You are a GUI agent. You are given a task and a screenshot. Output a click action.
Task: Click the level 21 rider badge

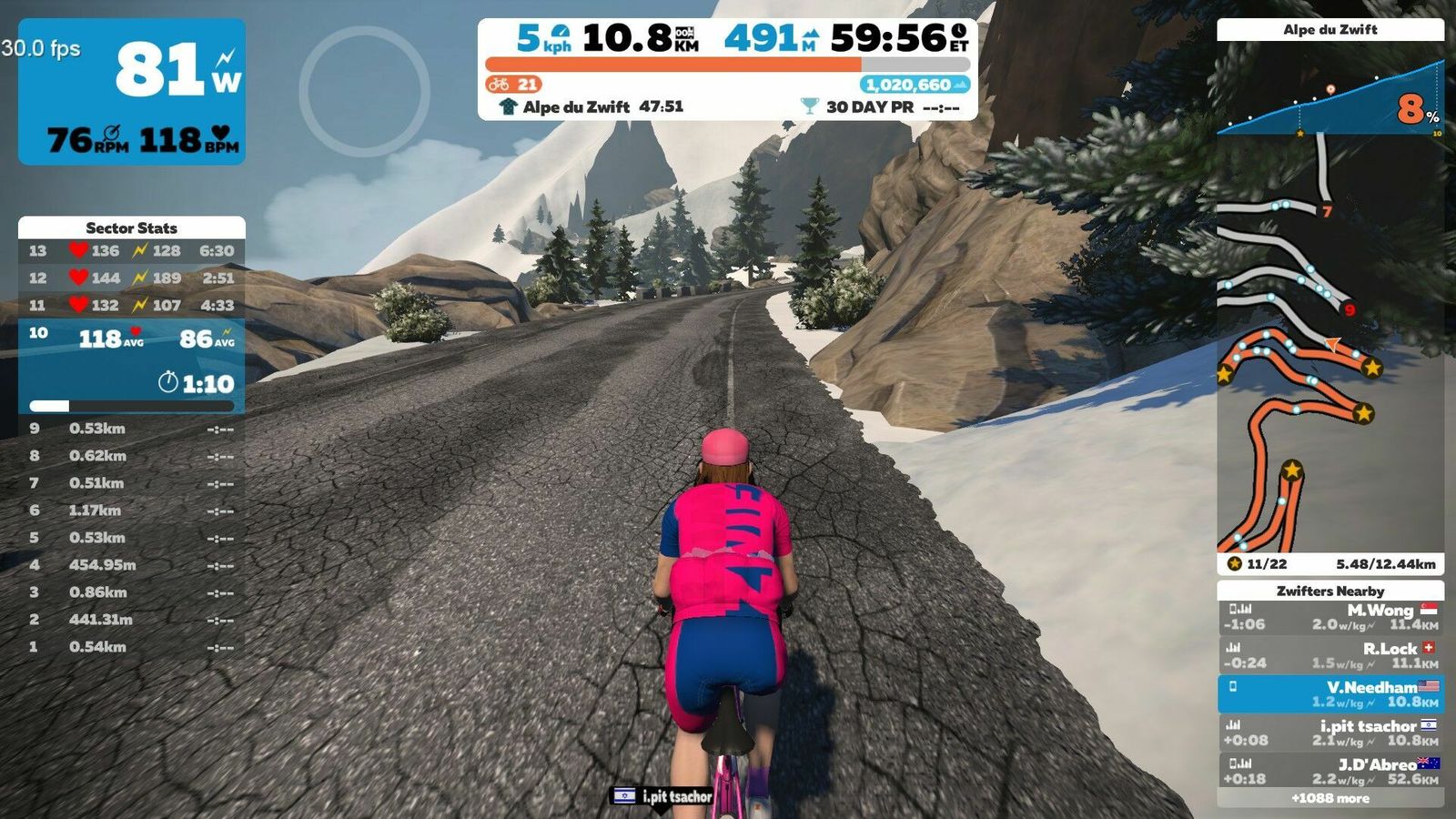click(514, 85)
